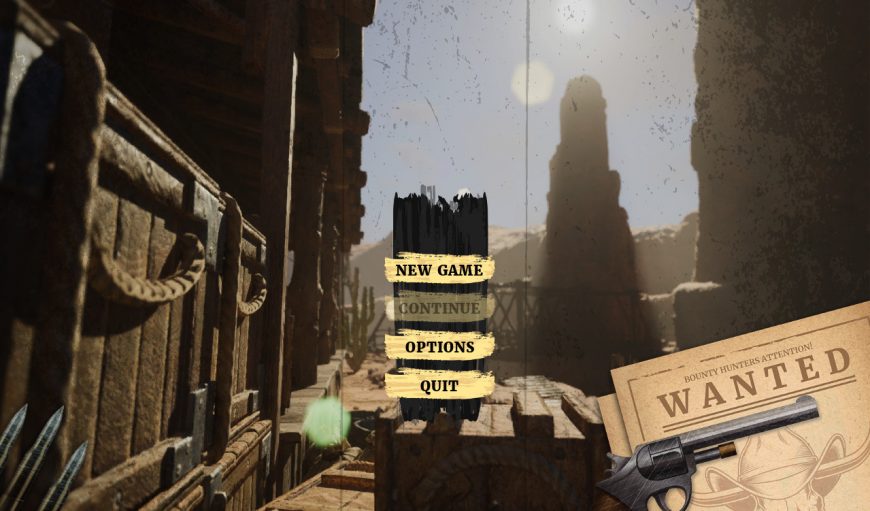Image resolution: width=870 pixels, height=511 pixels.
Task: Open the Options menu
Action: tap(439, 347)
